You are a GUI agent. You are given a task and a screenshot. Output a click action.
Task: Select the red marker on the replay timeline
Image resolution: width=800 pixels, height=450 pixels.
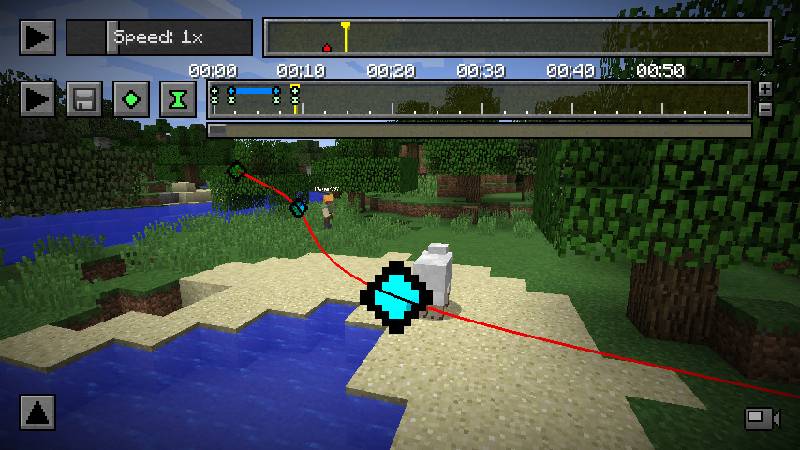coord(326,46)
